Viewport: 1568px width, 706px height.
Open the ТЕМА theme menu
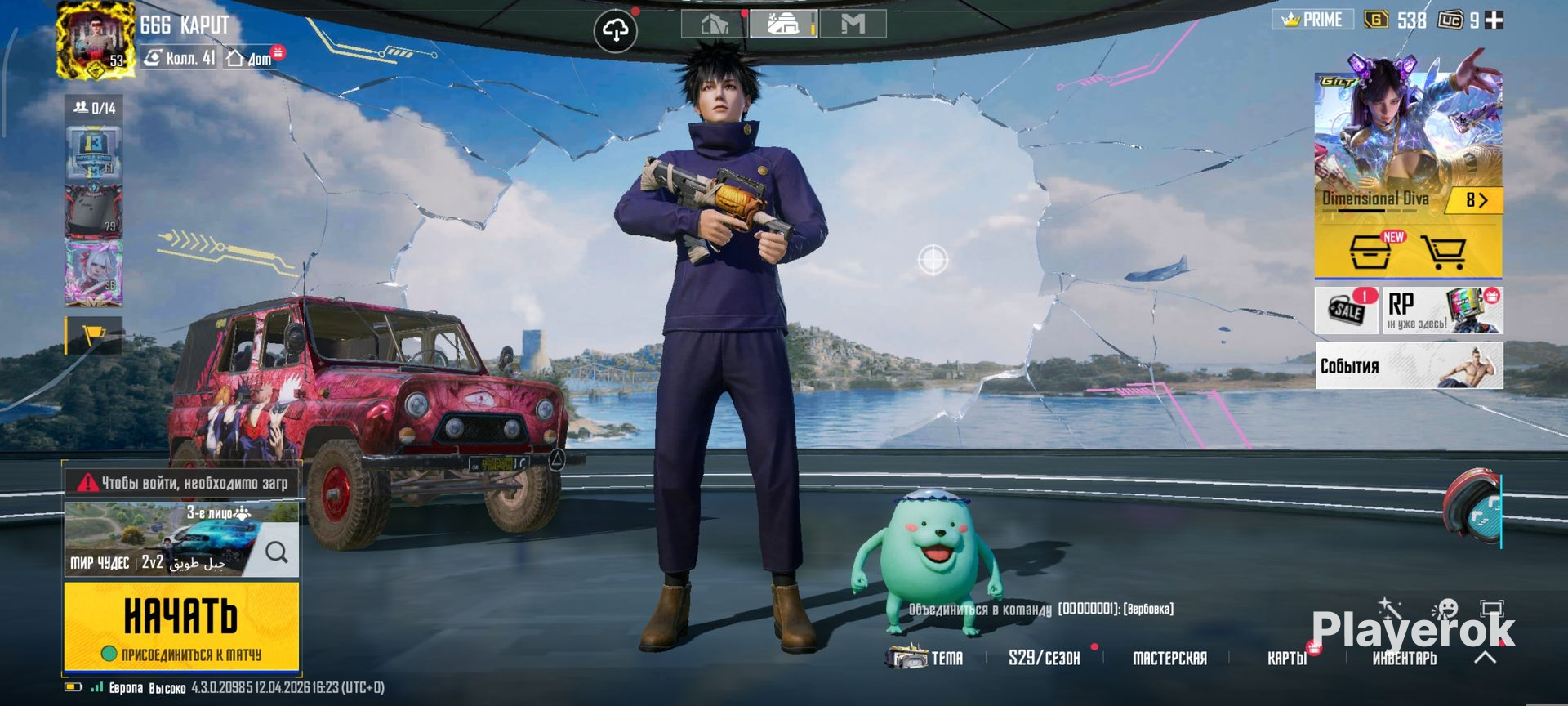(931, 658)
